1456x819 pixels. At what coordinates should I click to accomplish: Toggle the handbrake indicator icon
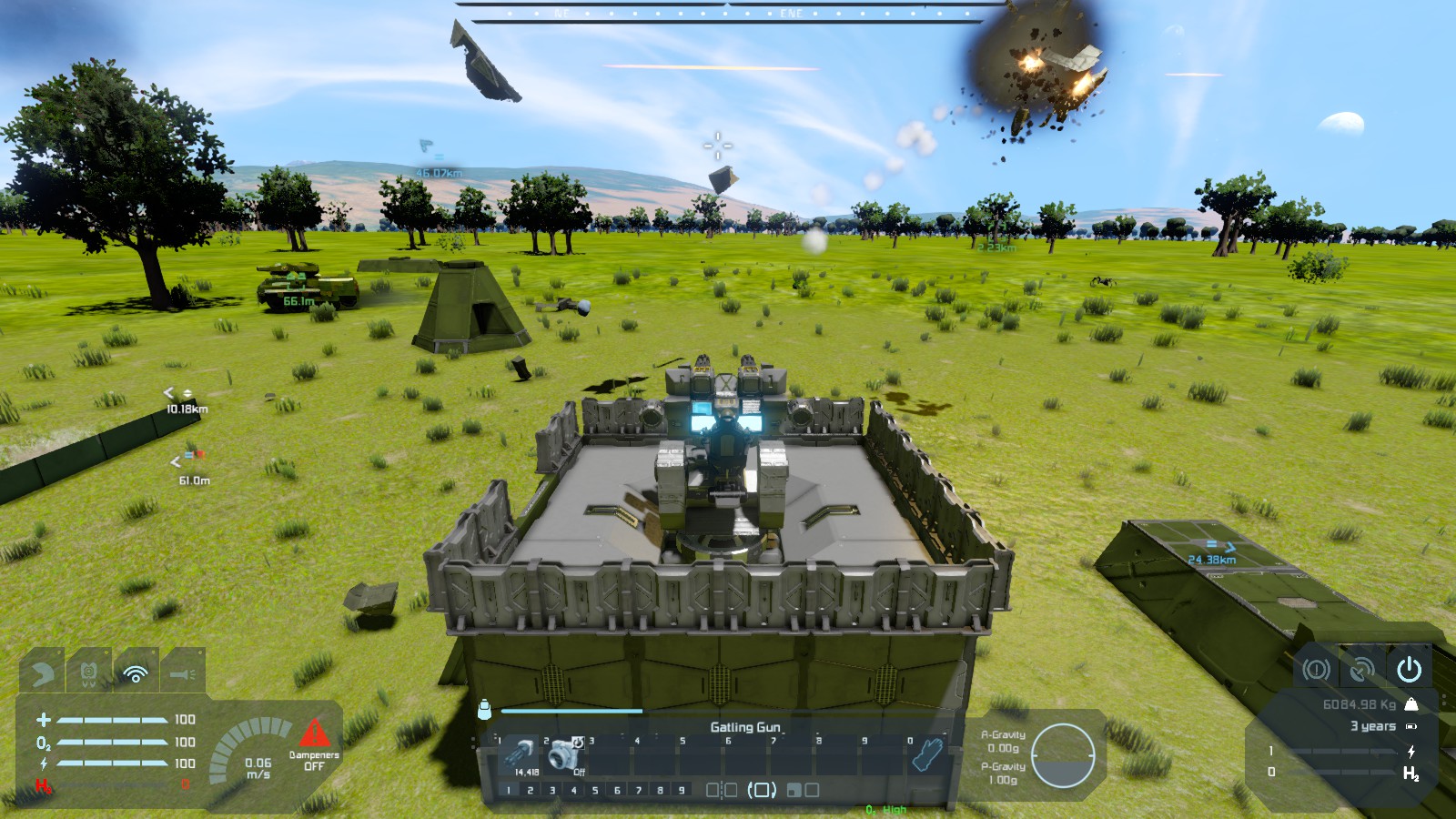pos(1316,670)
